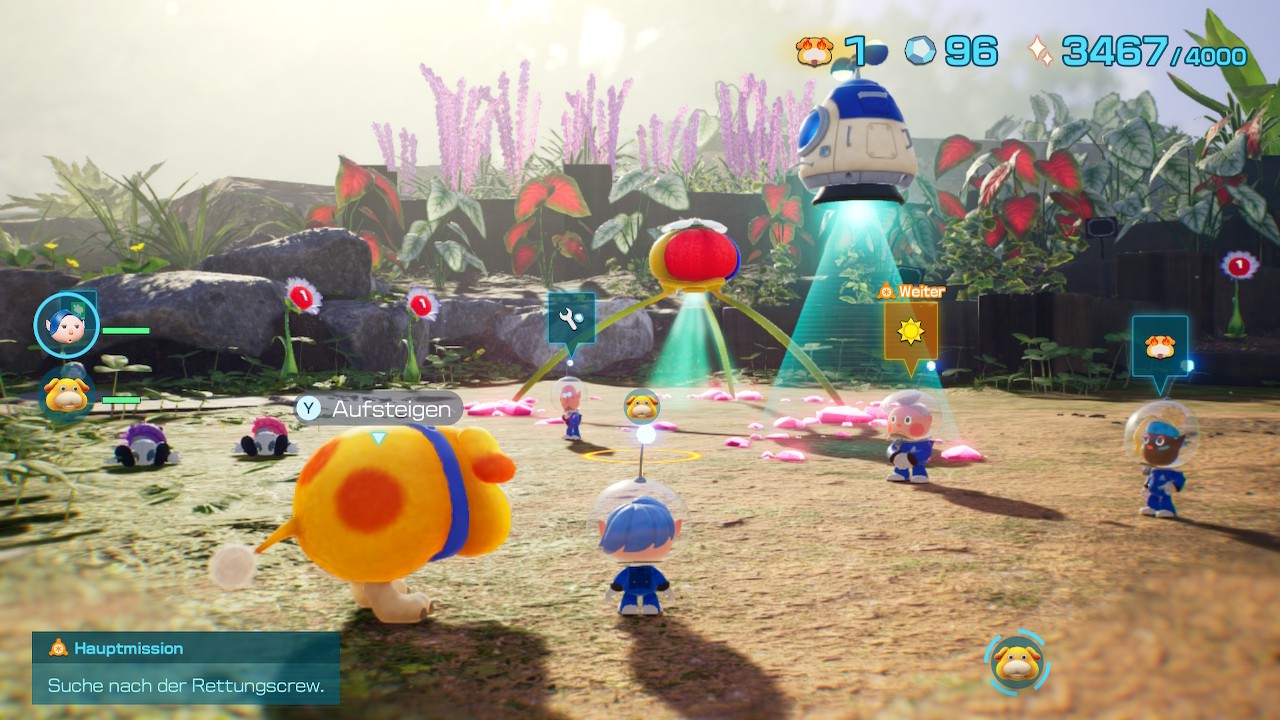The height and width of the screenshot is (720, 1280).
Task: Open the Hauptmission objective tracker
Action: pos(186,668)
